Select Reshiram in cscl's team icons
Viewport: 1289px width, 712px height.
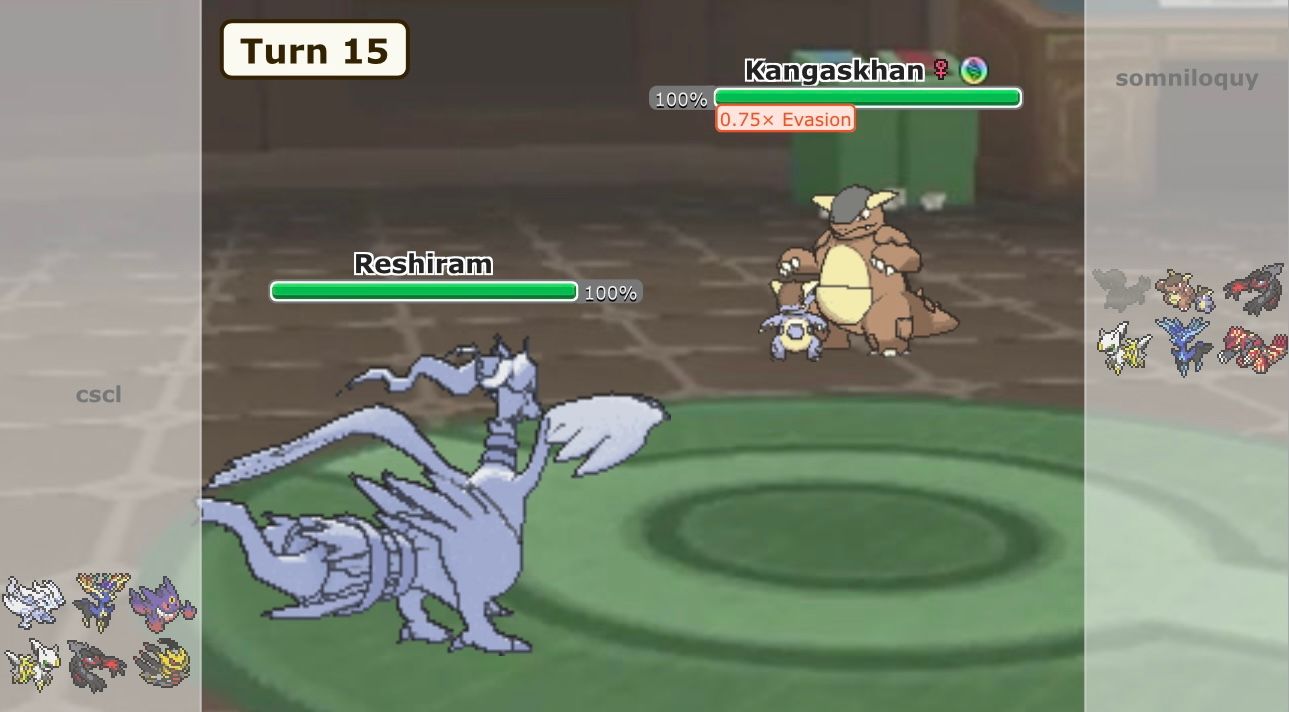pyautogui.click(x=33, y=600)
